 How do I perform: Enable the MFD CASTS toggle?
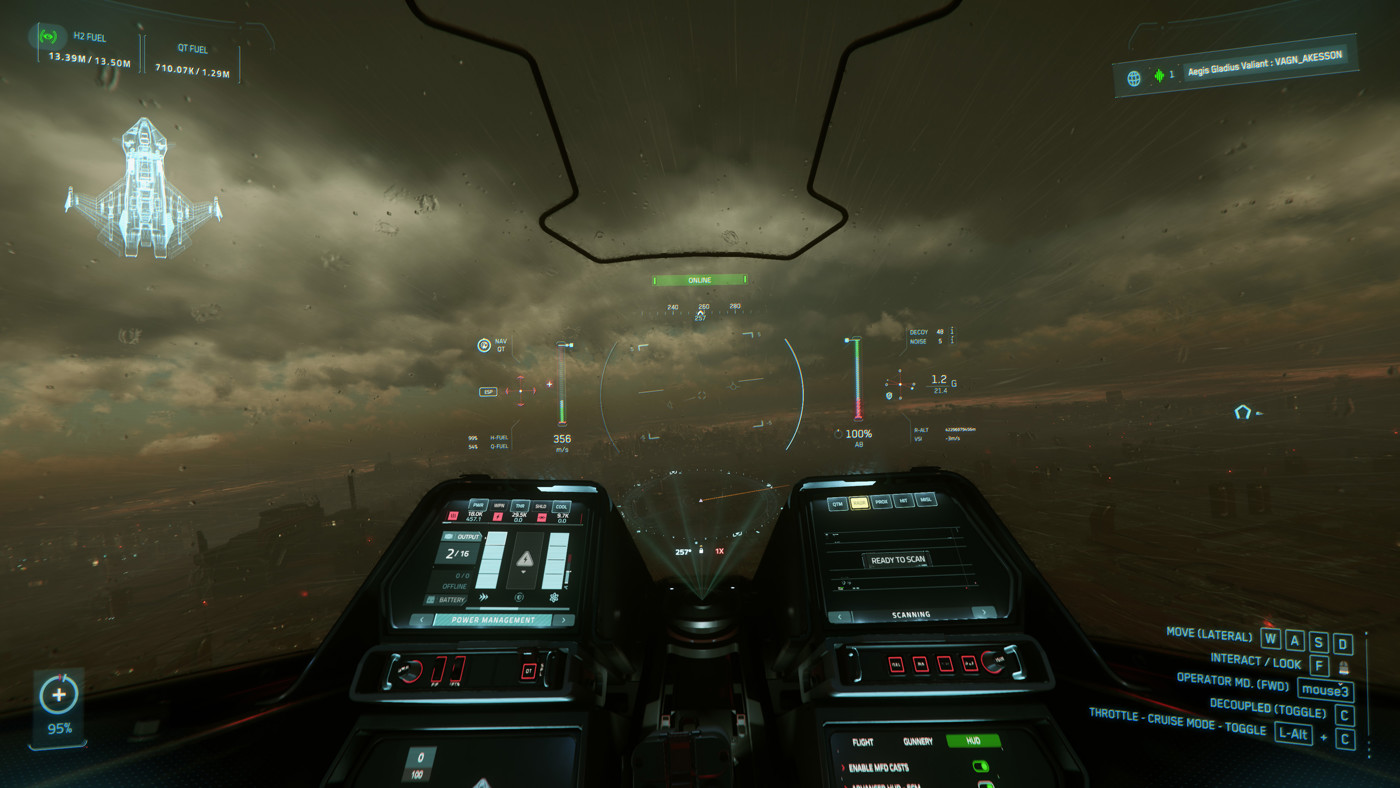pos(980,767)
